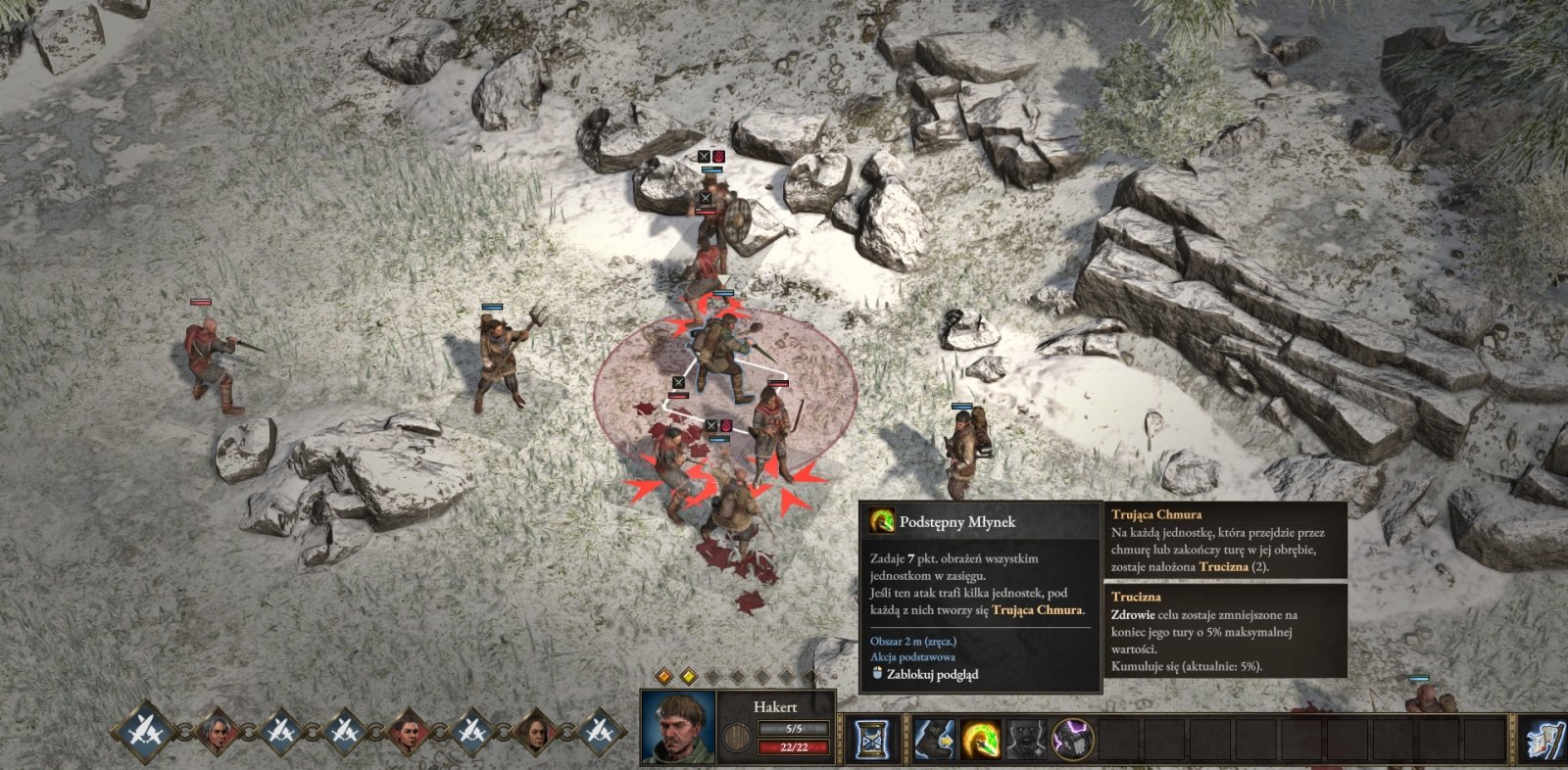Click the torn banner icon at the bar's end
This screenshot has width=1568, height=770.
(1544, 739)
